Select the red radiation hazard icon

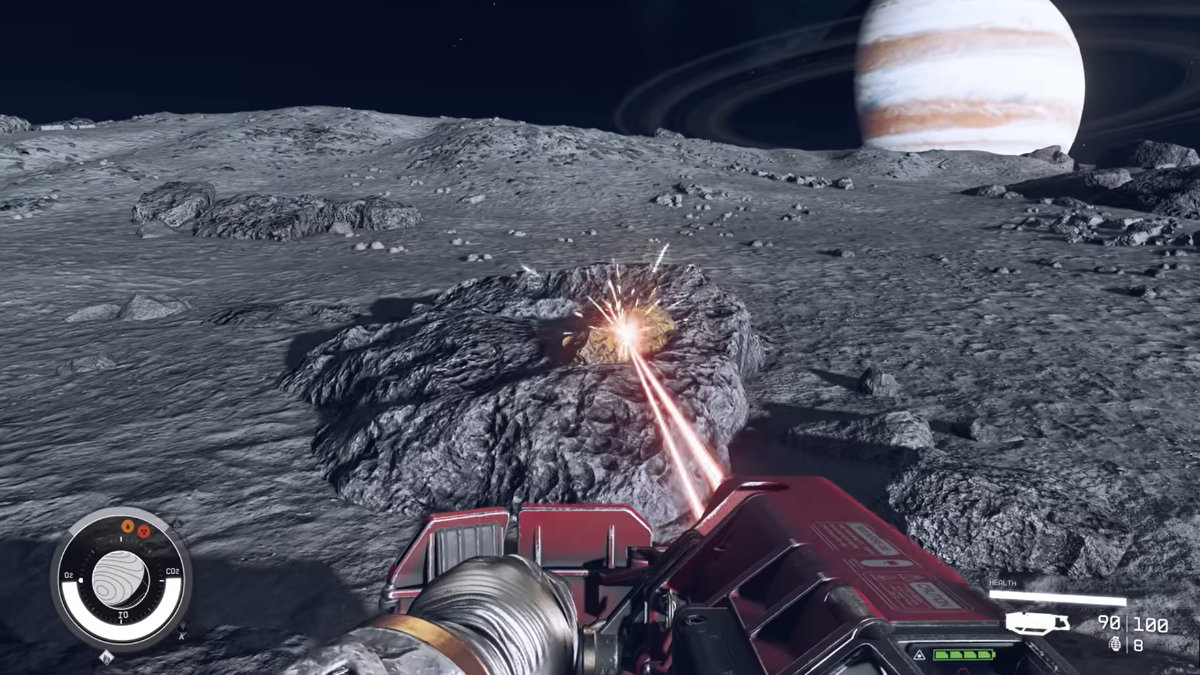142,531
